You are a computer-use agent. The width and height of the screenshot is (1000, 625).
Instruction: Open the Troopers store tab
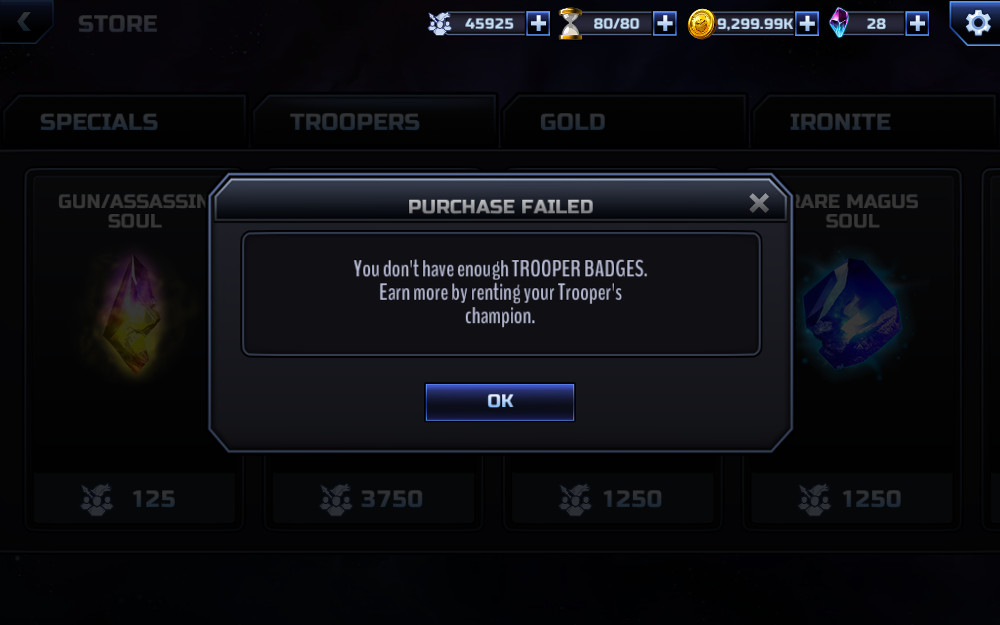(x=354, y=122)
